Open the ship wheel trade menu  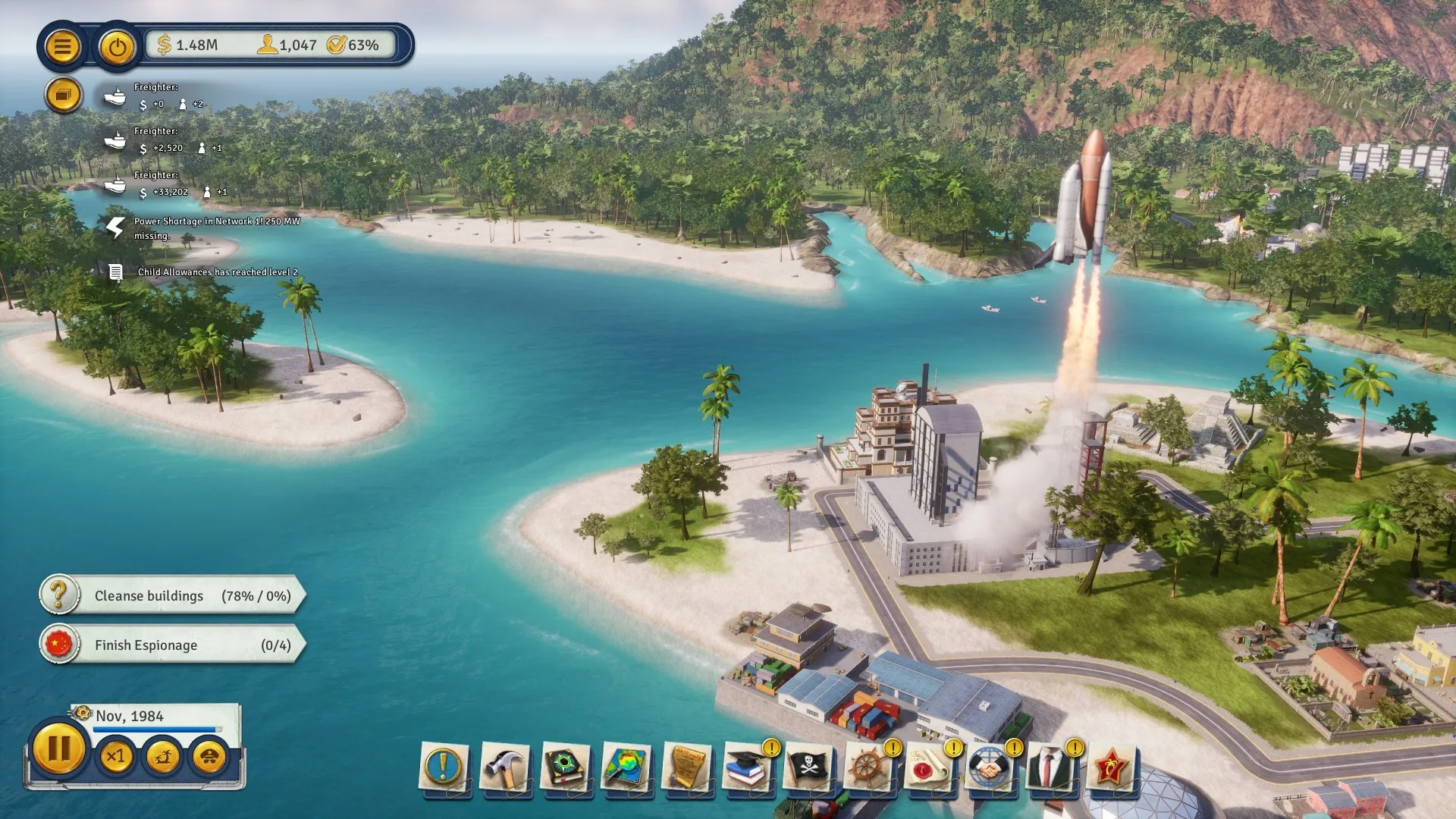[x=869, y=767]
